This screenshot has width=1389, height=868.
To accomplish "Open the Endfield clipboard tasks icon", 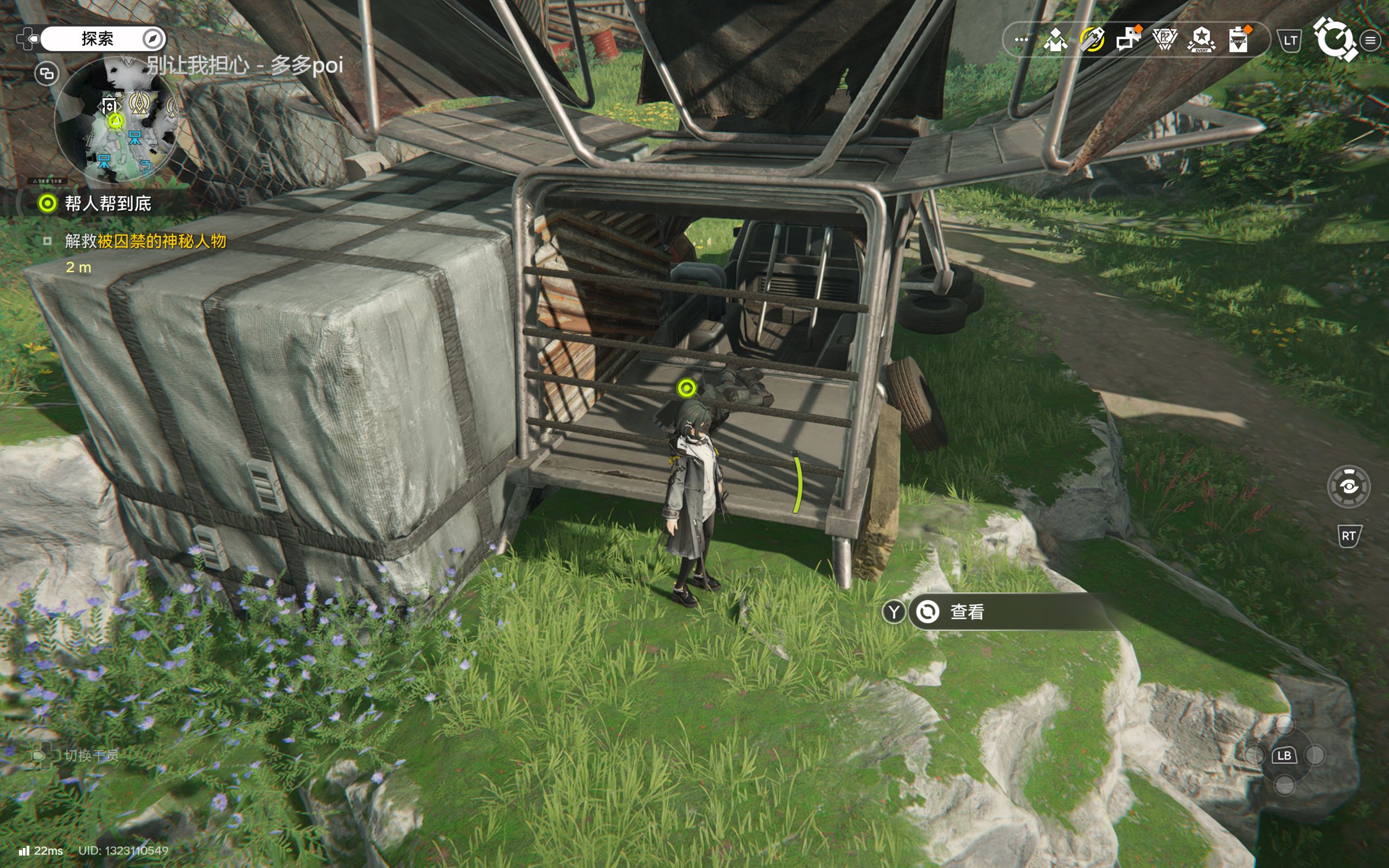I will pos(1239,40).
